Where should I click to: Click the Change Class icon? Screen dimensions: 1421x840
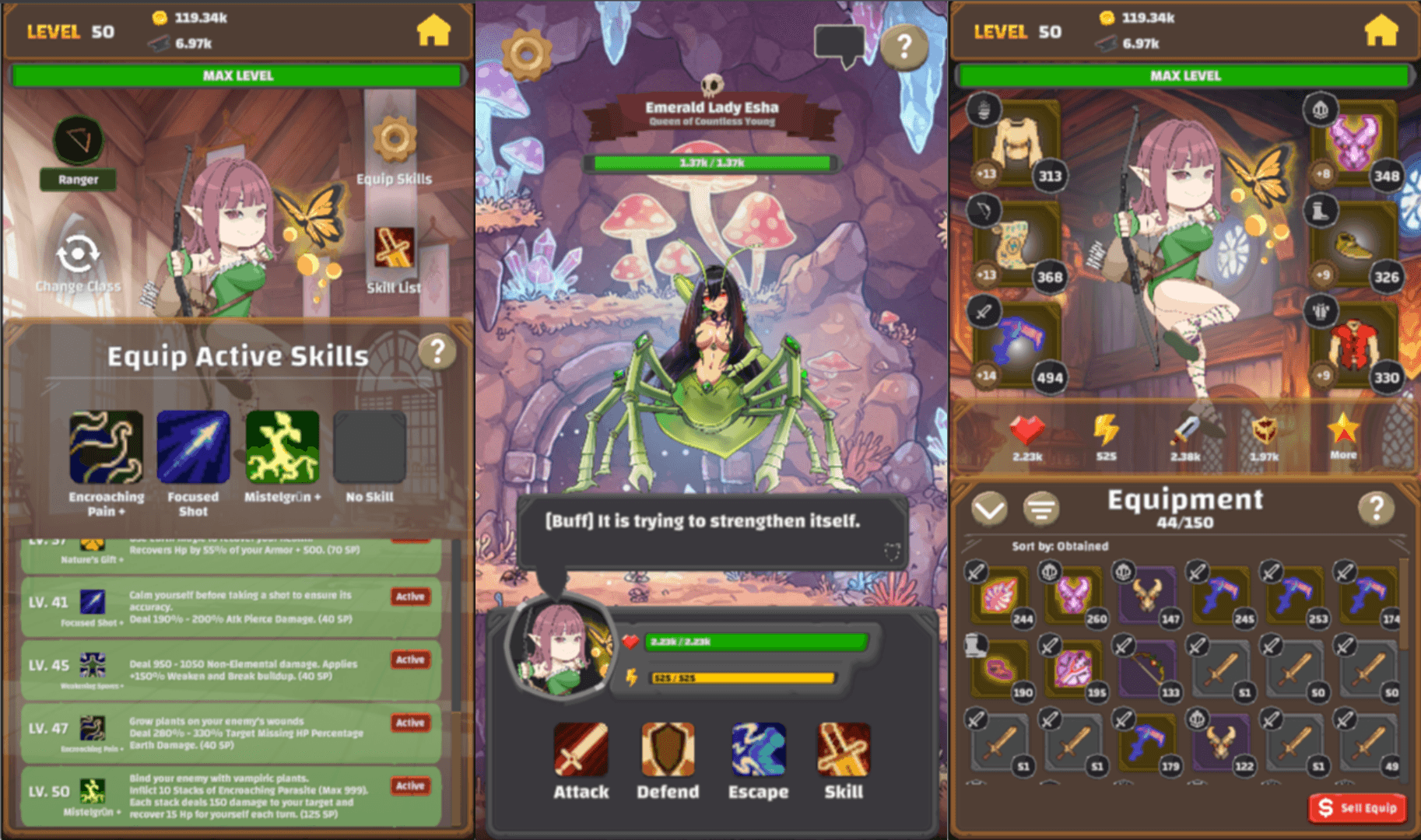click(x=77, y=253)
